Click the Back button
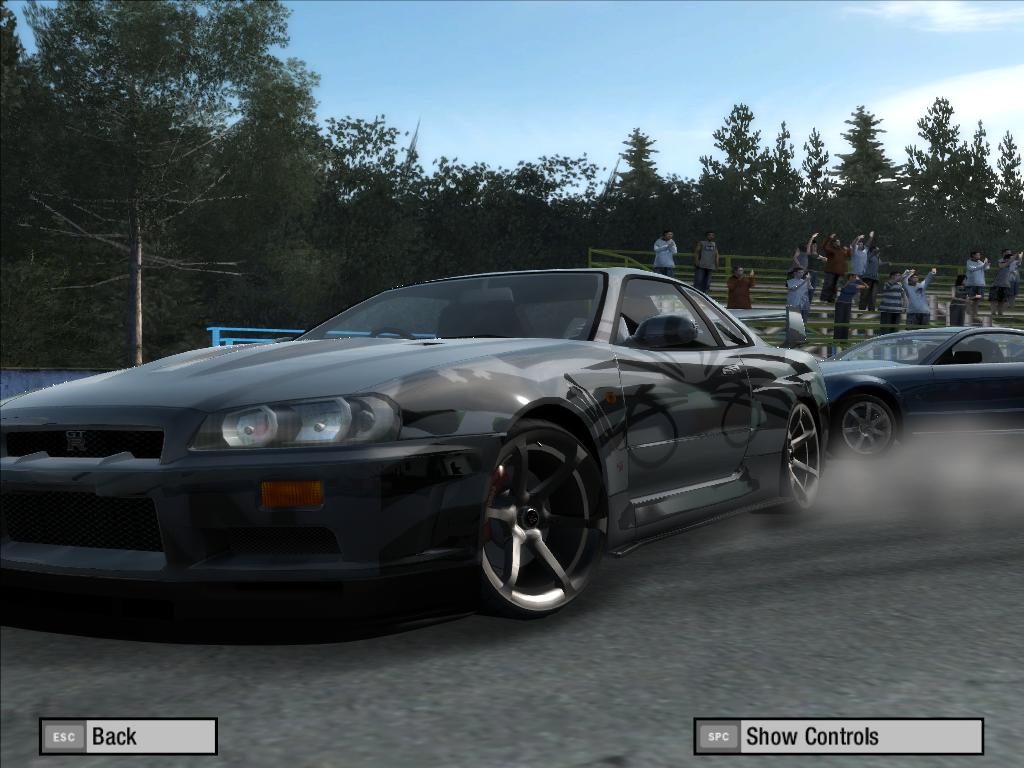Screen dimensions: 1024x768 128,737
